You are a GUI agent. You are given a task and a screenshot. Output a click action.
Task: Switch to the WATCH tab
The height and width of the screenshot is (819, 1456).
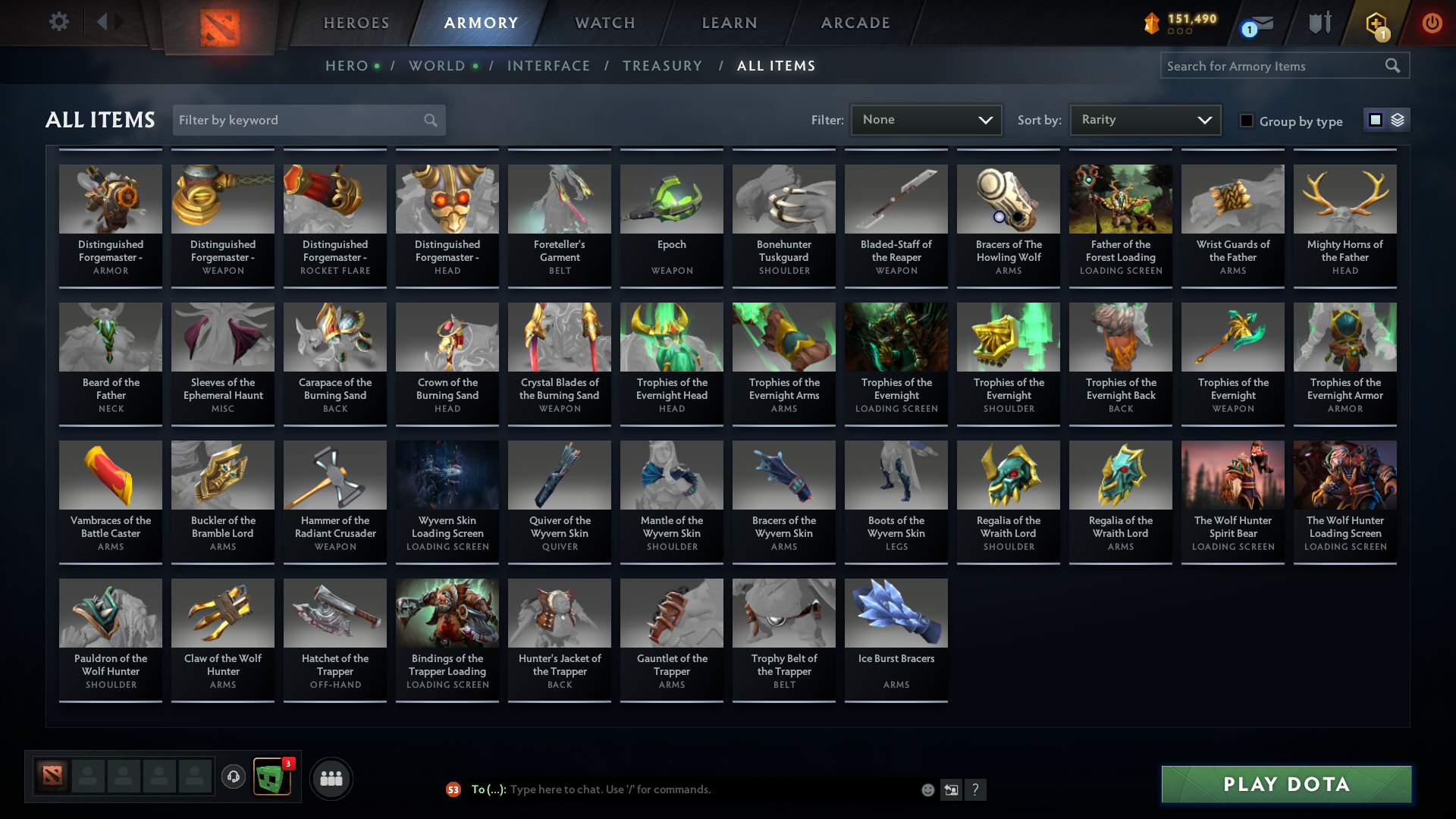pos(604,23)
